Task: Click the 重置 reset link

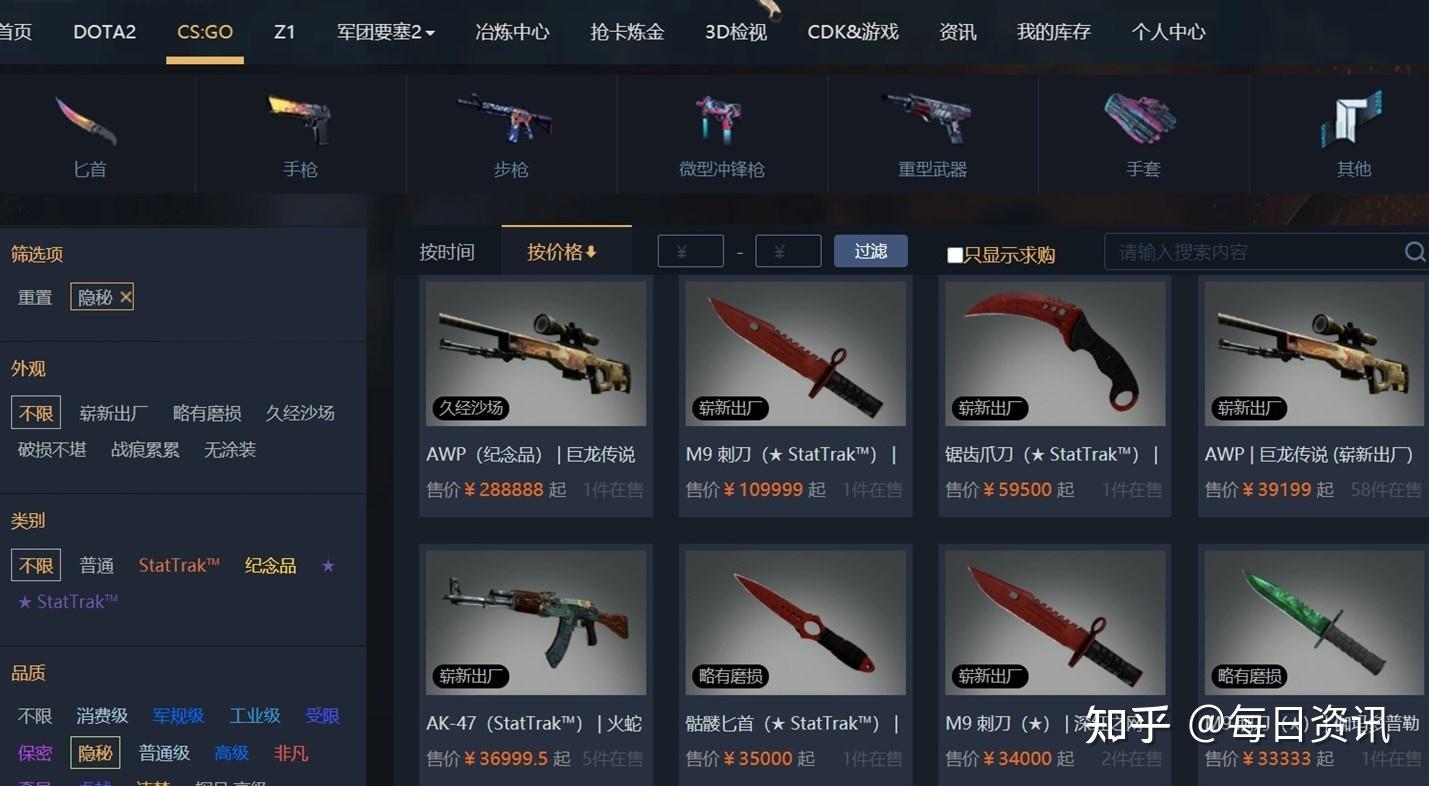Action: [35, 296]
